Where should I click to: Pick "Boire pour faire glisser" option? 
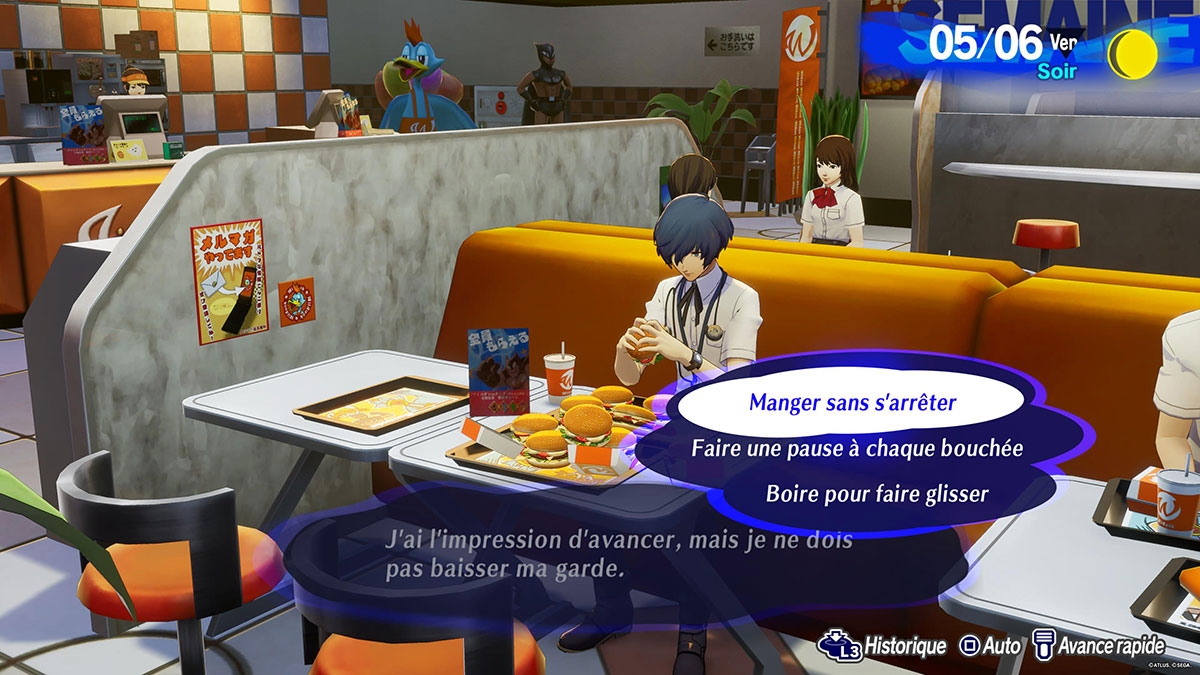(x=863, y=493)
